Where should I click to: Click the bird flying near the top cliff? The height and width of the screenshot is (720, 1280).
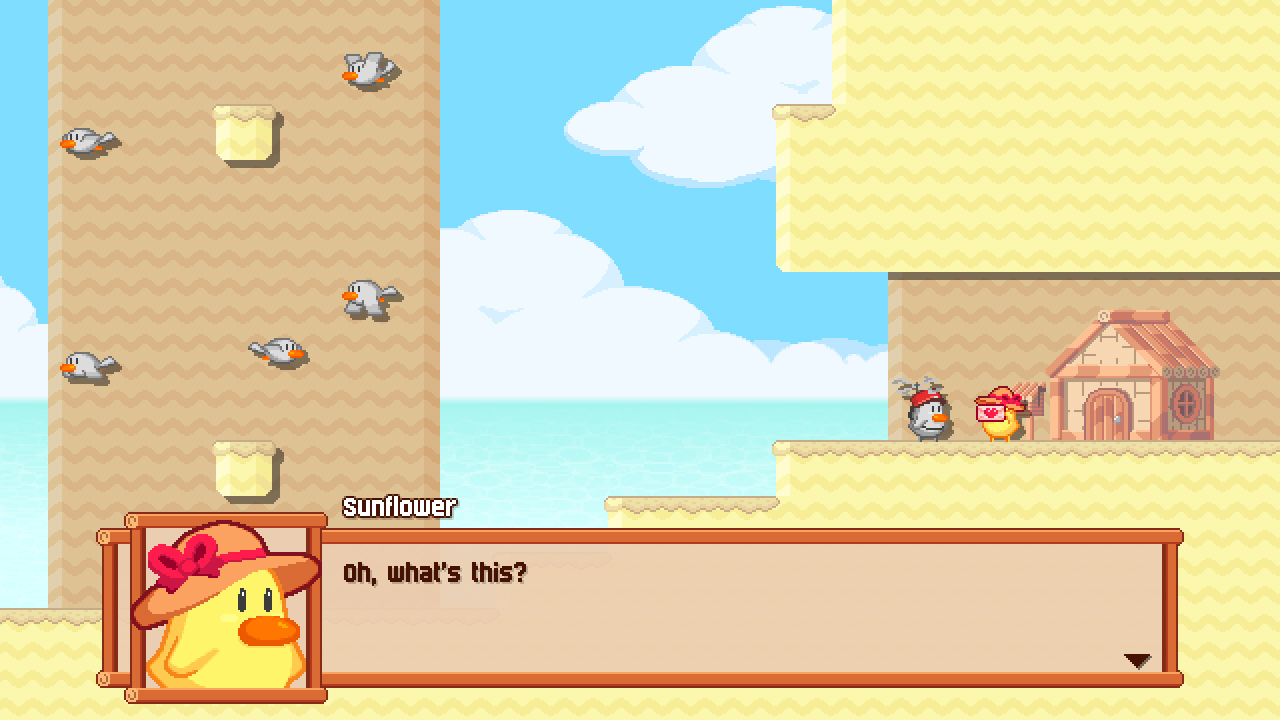coord(366,68)
